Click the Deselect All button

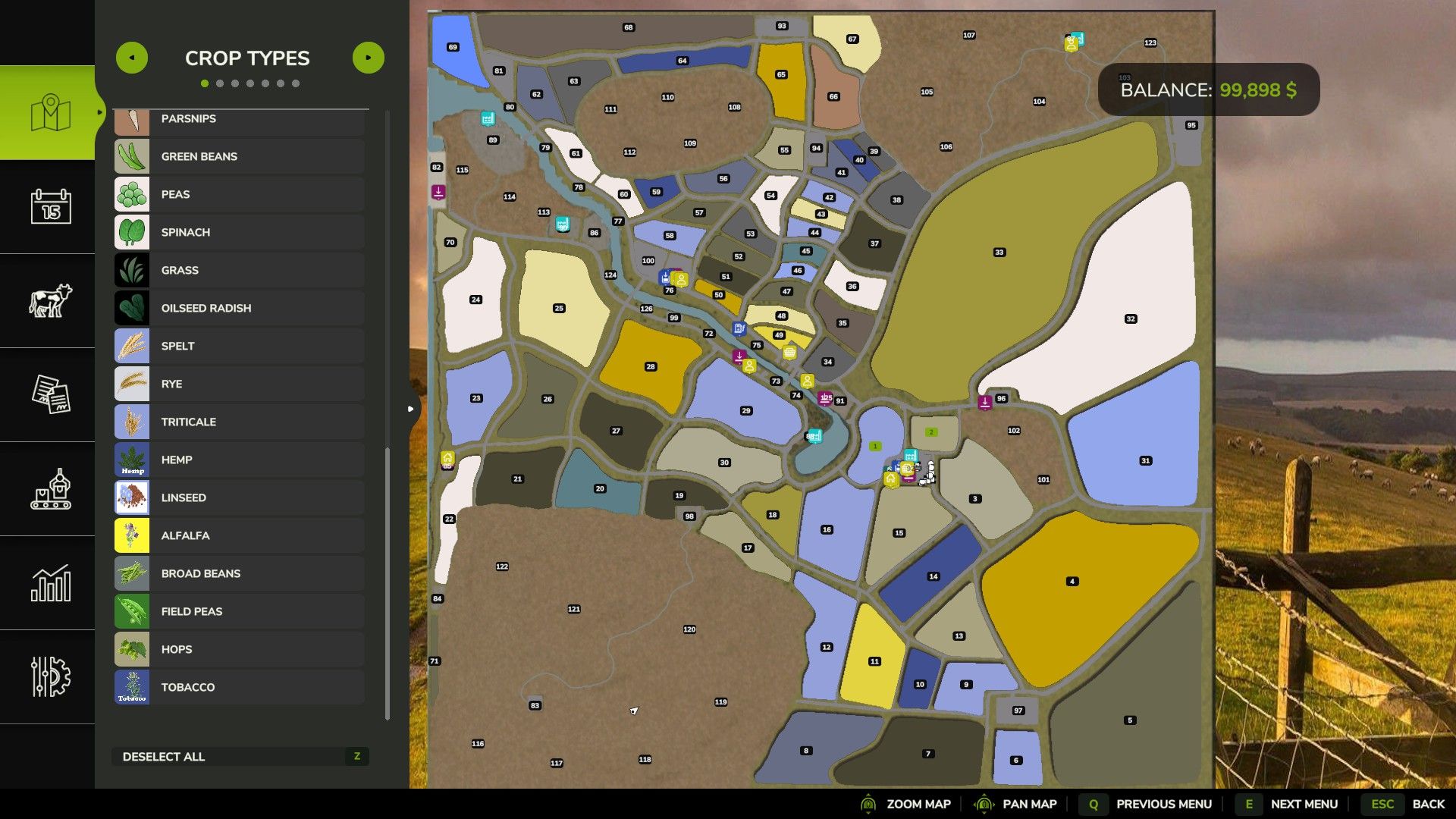[x=240, y=756]
